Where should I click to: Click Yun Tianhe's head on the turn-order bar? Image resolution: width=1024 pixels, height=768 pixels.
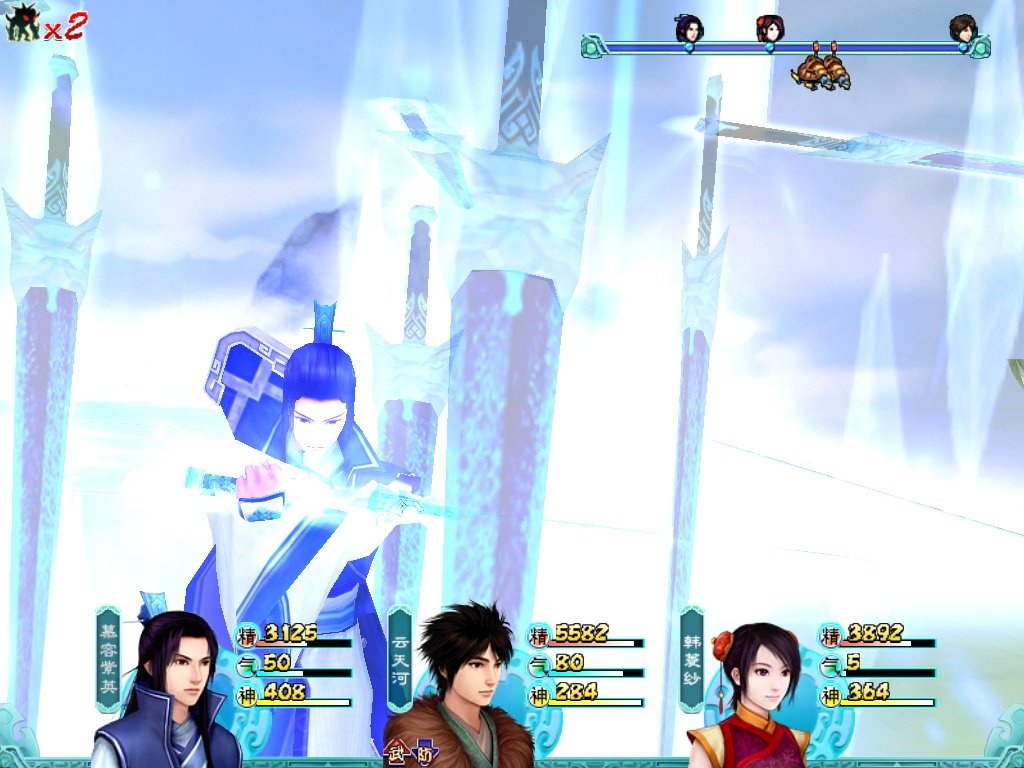pyautogui.click(x=962, y=28)
